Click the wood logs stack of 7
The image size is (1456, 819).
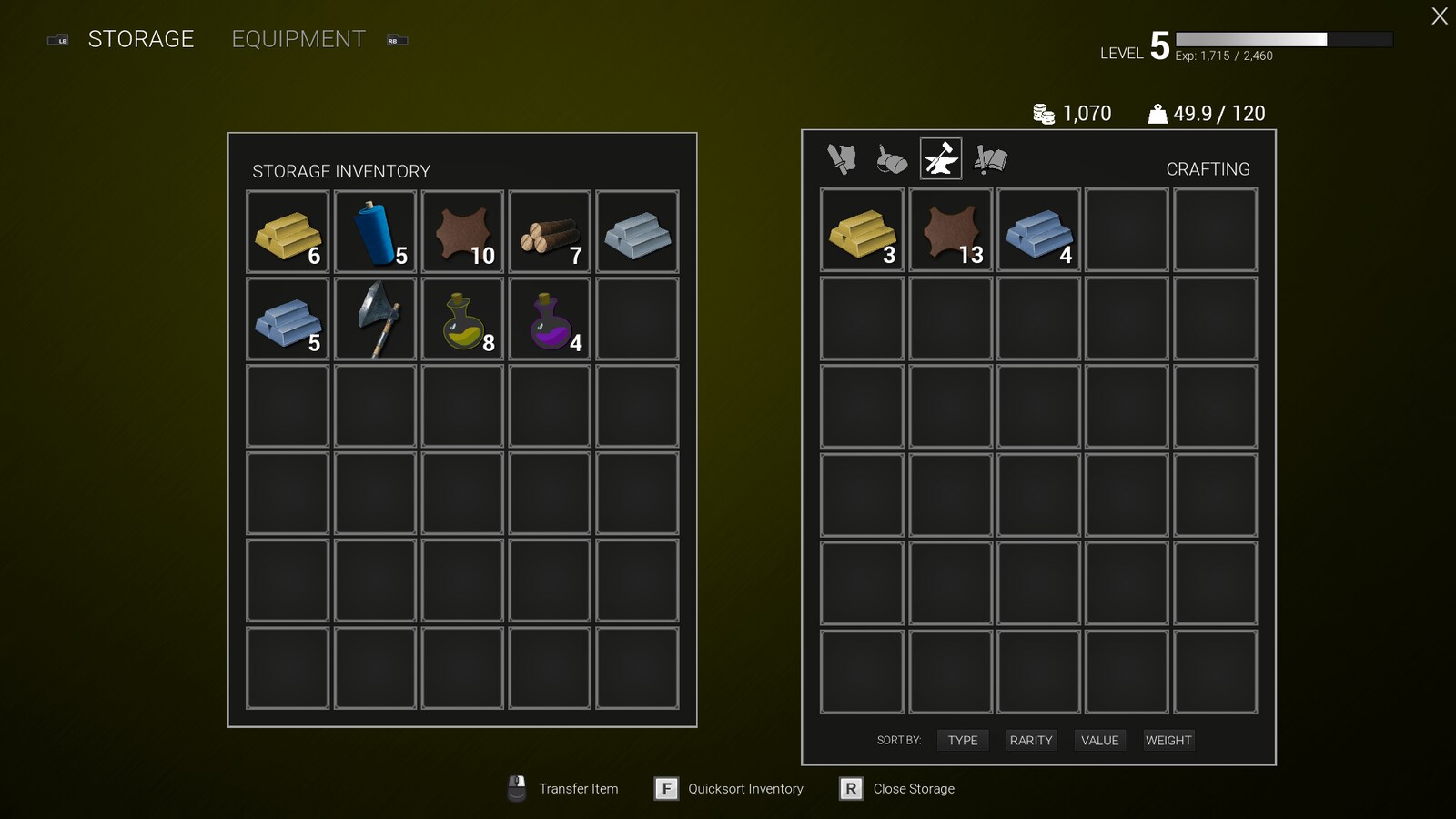pyautogui.click(x=549, y=230)
